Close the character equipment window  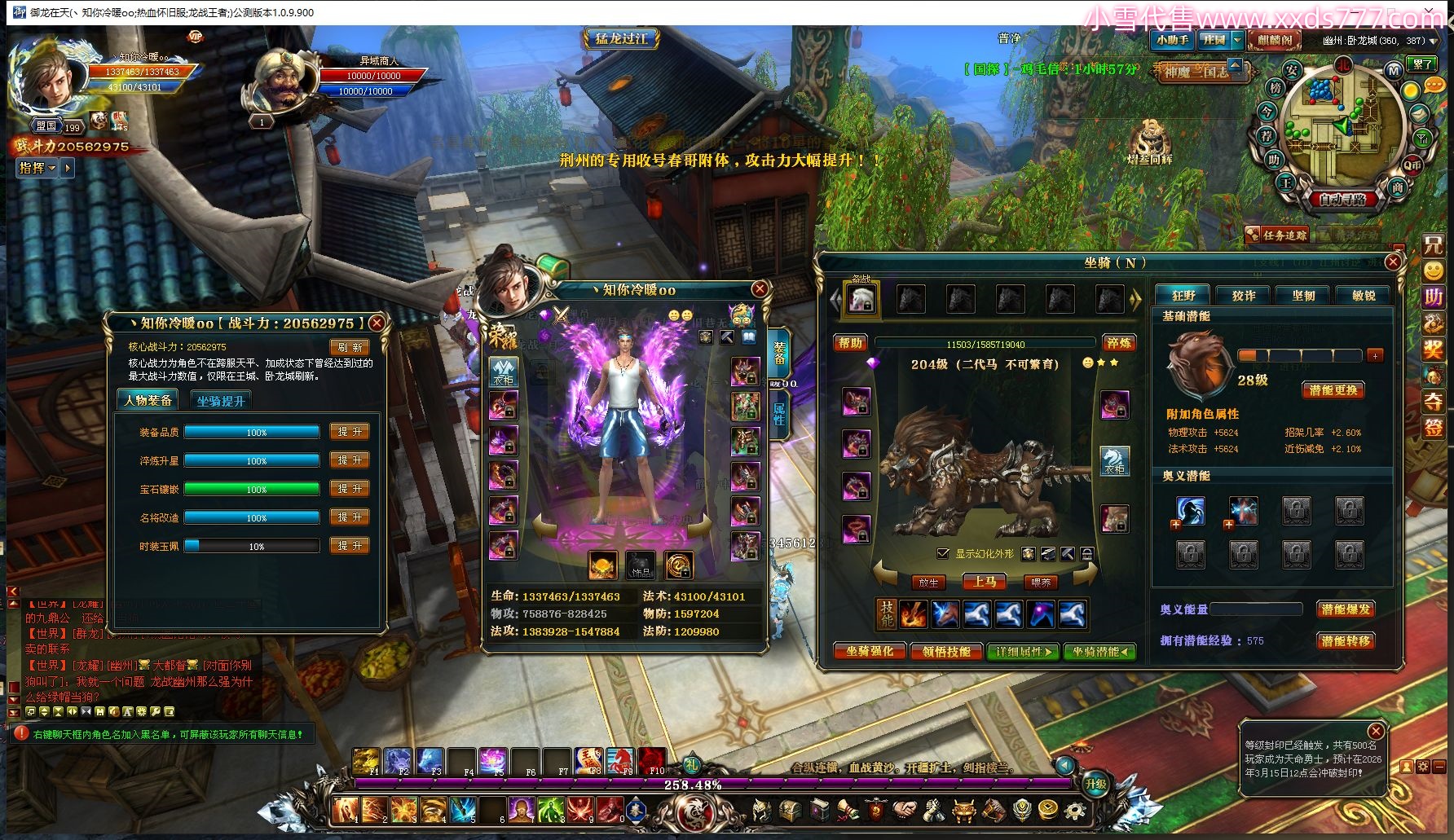[x=760, y=289]
